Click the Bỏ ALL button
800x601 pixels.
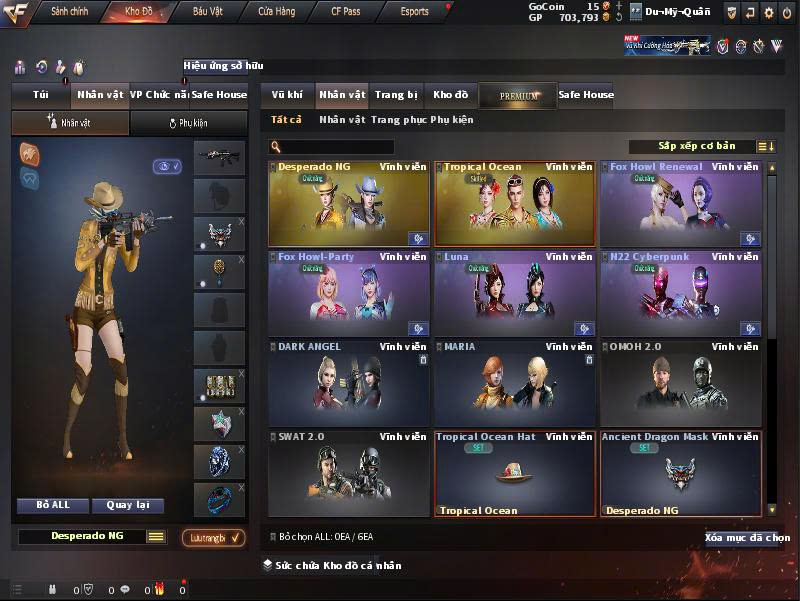pyautogui.click(x=53, y=505)
